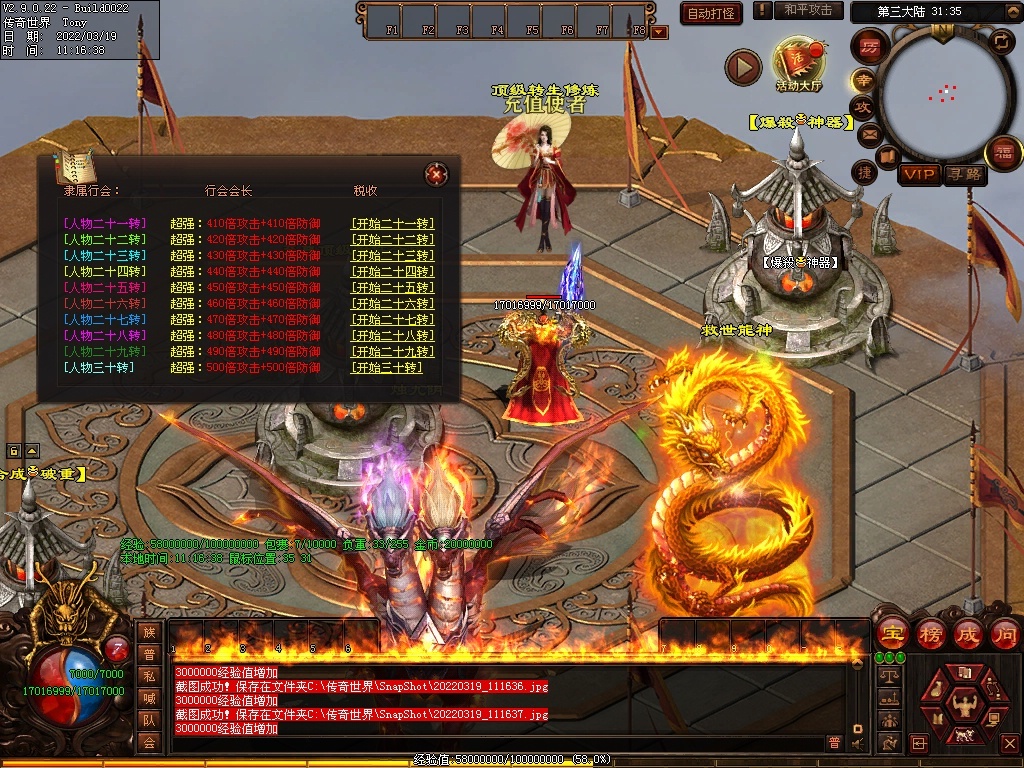The image size is (1024, 768).
Task: Toggle the 自动打怪 auto-fight button
Action: pos(711,13)
